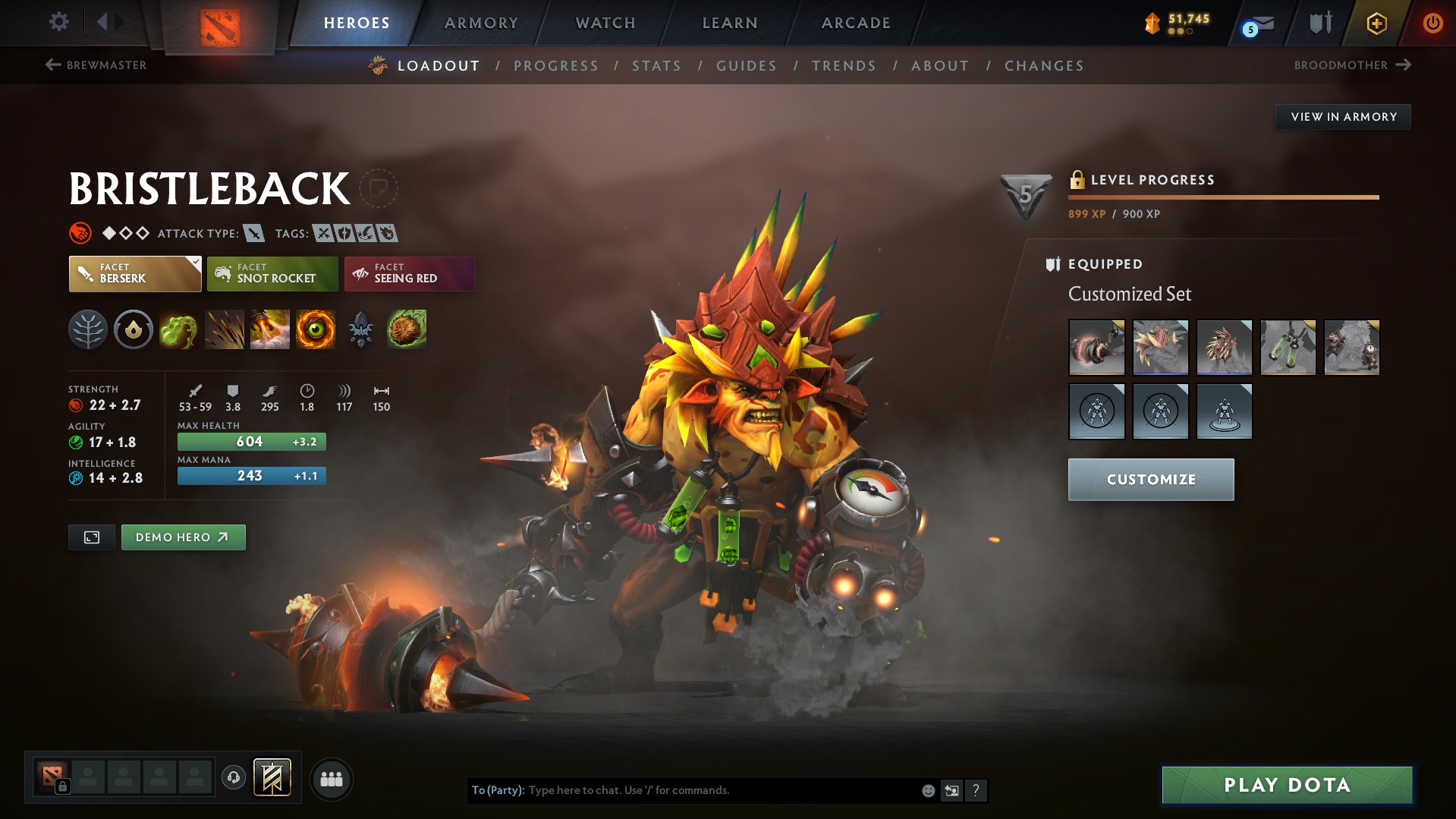Show the Progress hero subtab
1456x819 pixels.
556,66
